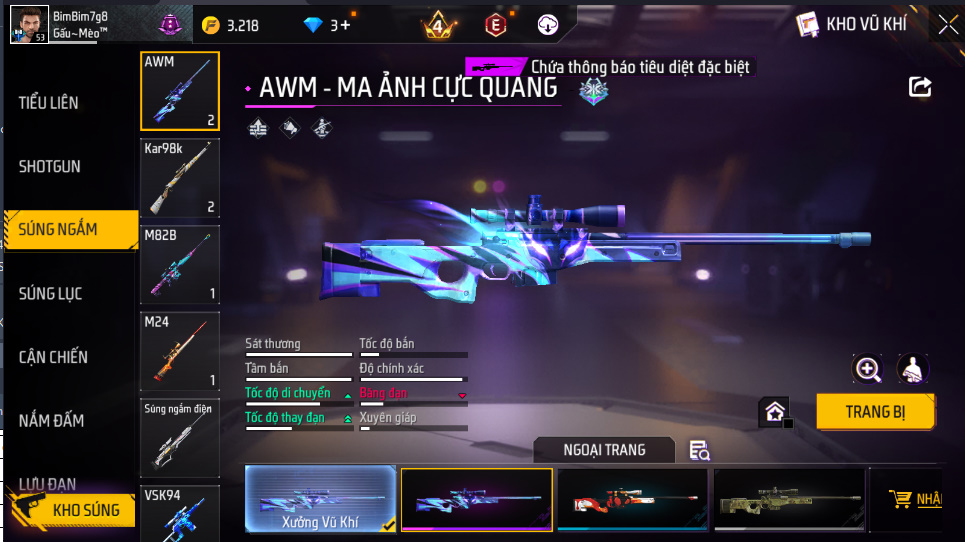
Task: Select the Xưởng Vũ Khí skin thumbnail
Action: pyautogui.click(x=320, y=499)
